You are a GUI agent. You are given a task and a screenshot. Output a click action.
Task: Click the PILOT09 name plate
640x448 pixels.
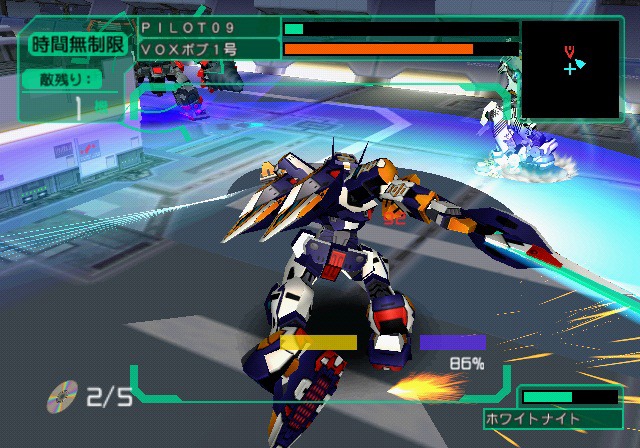click(208, 28)
